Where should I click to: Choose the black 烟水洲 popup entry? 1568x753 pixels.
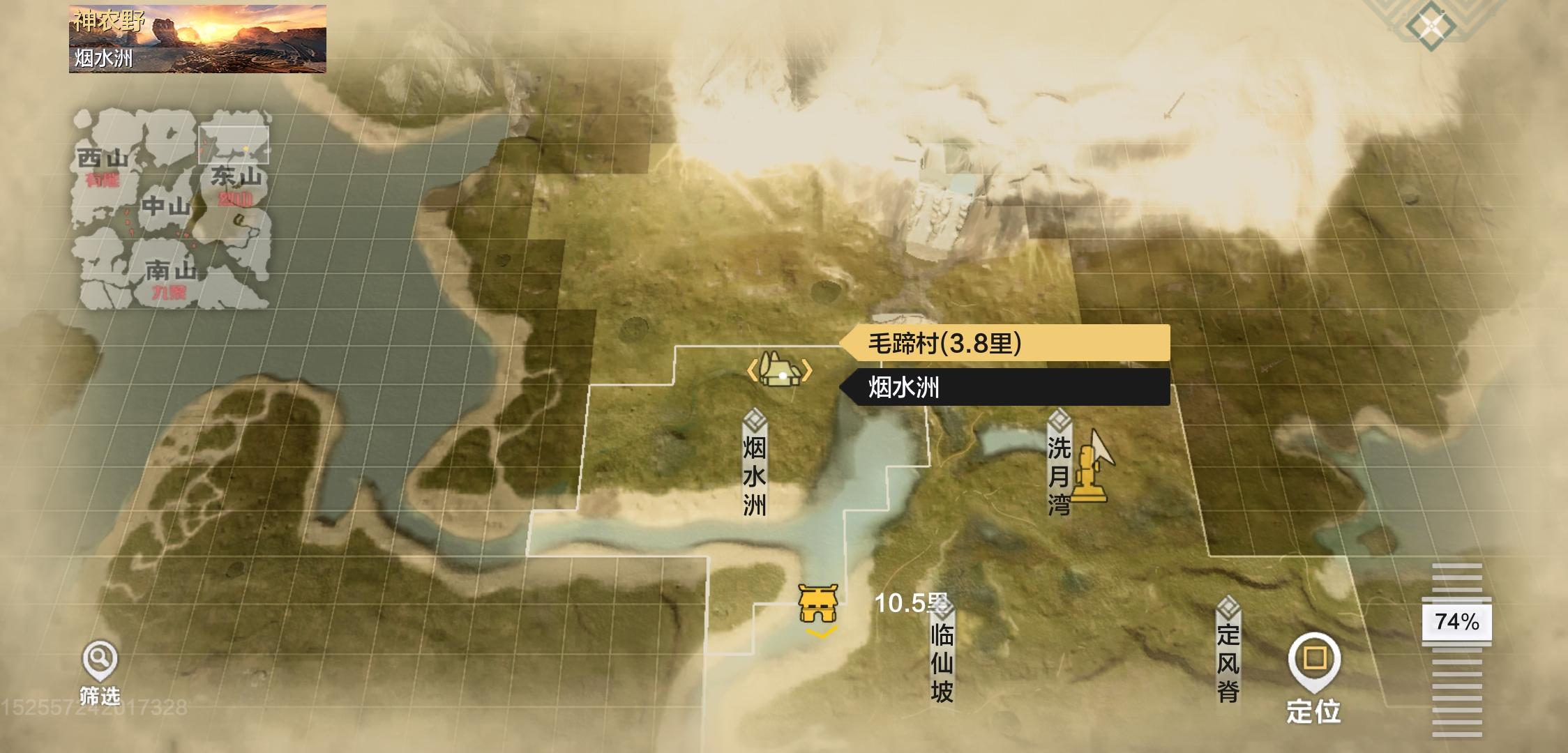[x=1004, y=388]
